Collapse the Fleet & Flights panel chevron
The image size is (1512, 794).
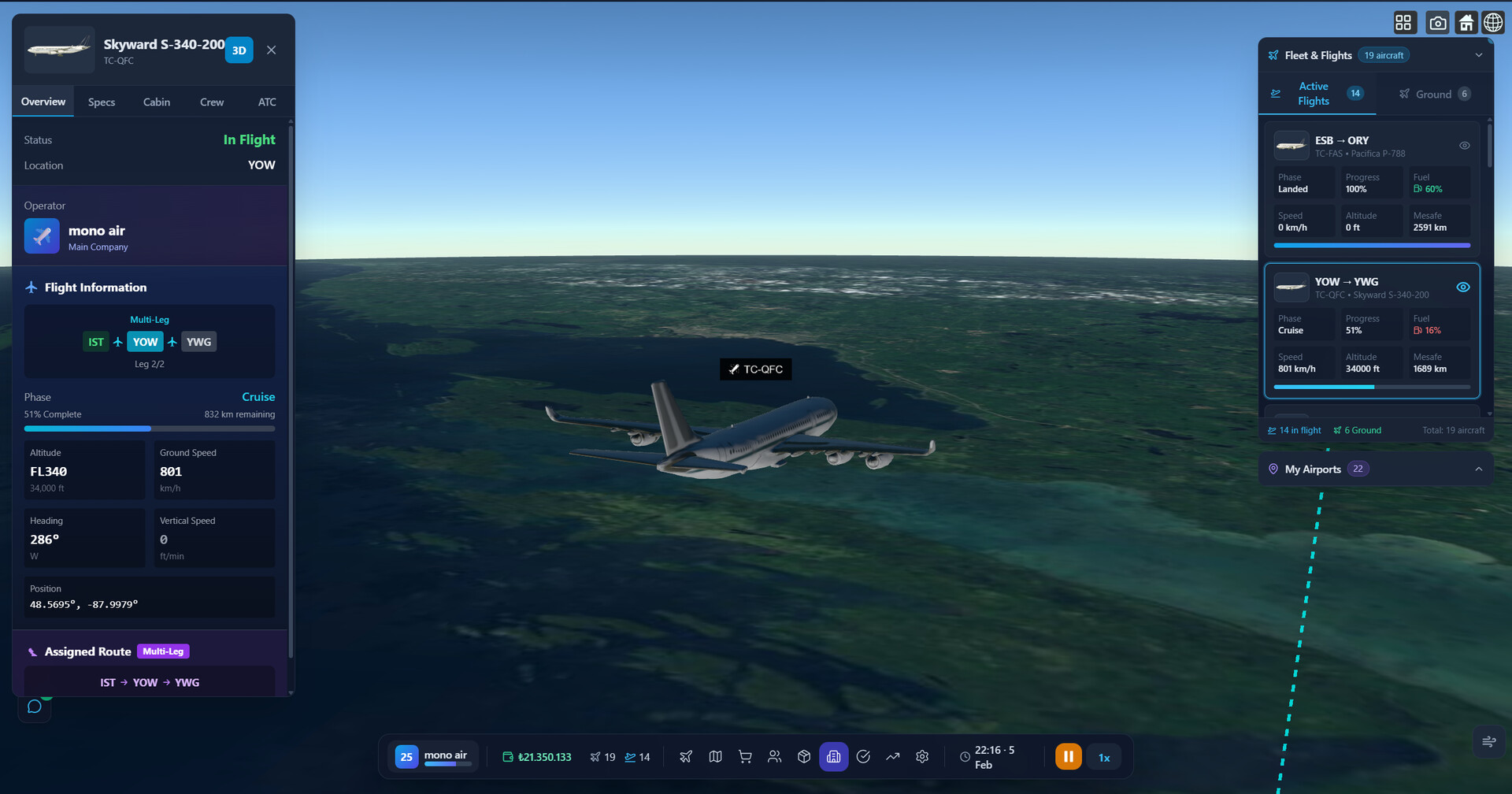pyautogui.click(x=1479, y=55)
